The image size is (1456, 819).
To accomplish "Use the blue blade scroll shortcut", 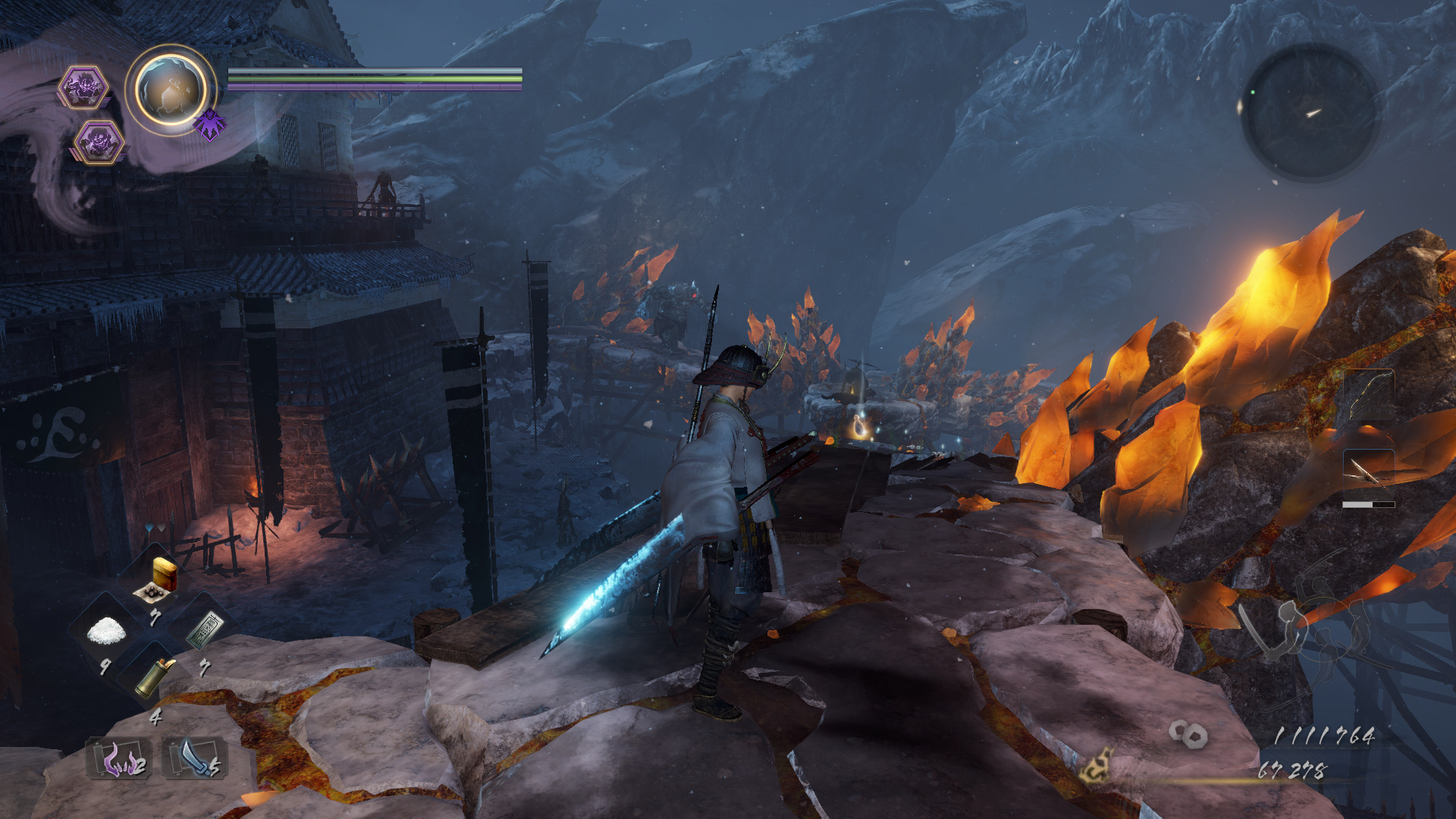I will tap(195, 758).
